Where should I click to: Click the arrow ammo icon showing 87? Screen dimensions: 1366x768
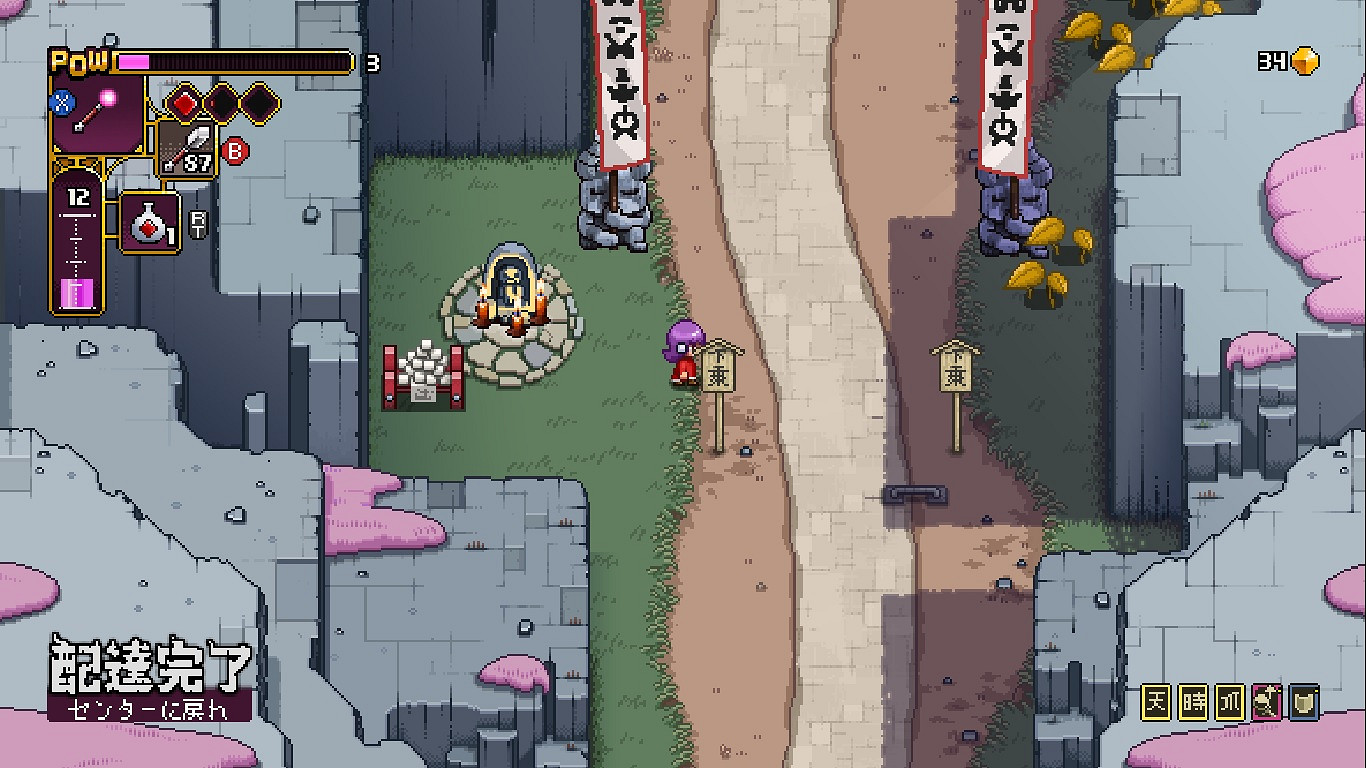pyautogui.click(x=185, y=150)
